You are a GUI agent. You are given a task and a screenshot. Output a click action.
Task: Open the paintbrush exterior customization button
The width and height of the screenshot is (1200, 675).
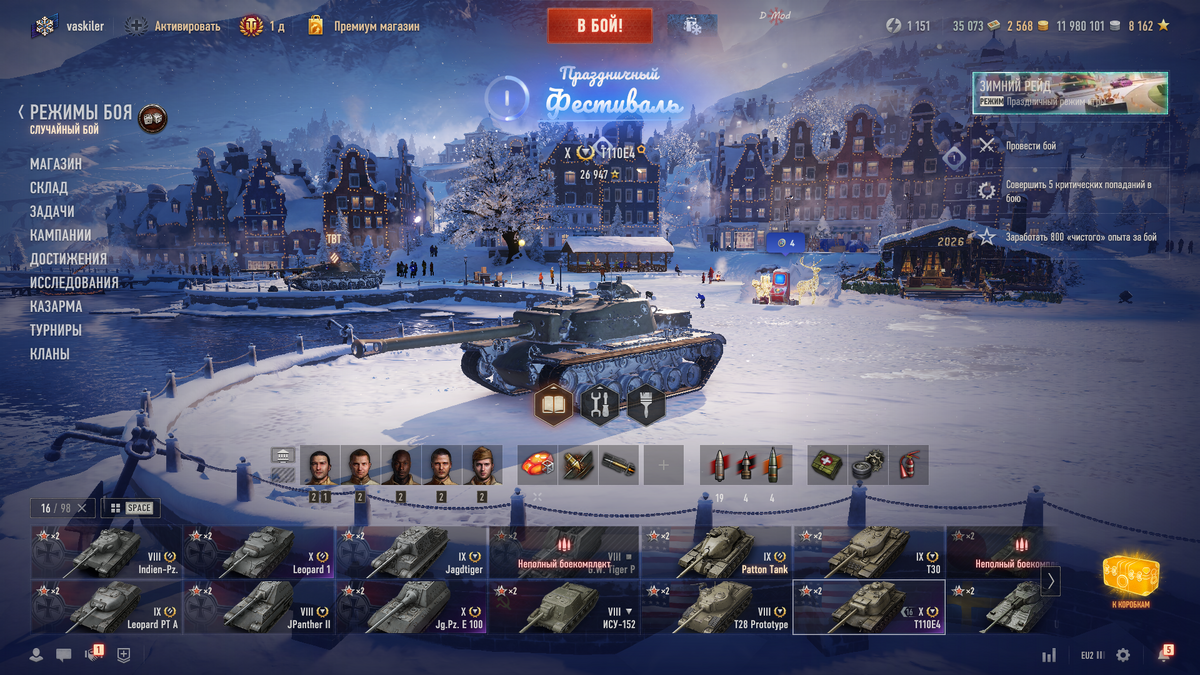click(646, 405)
